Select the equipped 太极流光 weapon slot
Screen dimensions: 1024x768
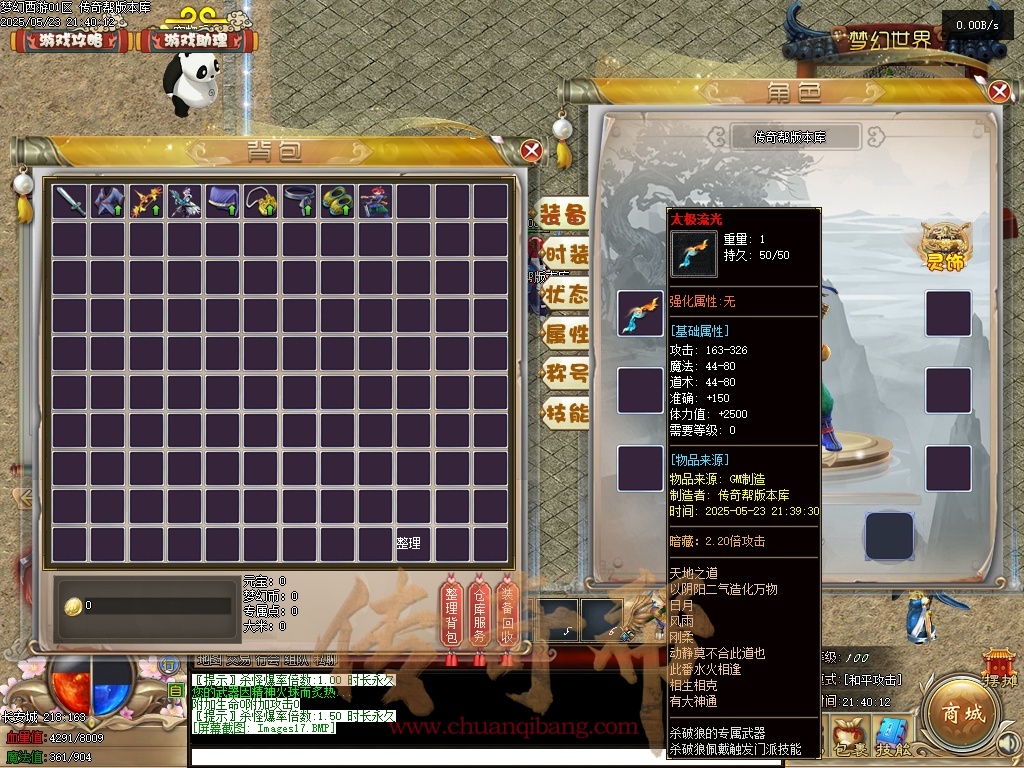[640, 313]
